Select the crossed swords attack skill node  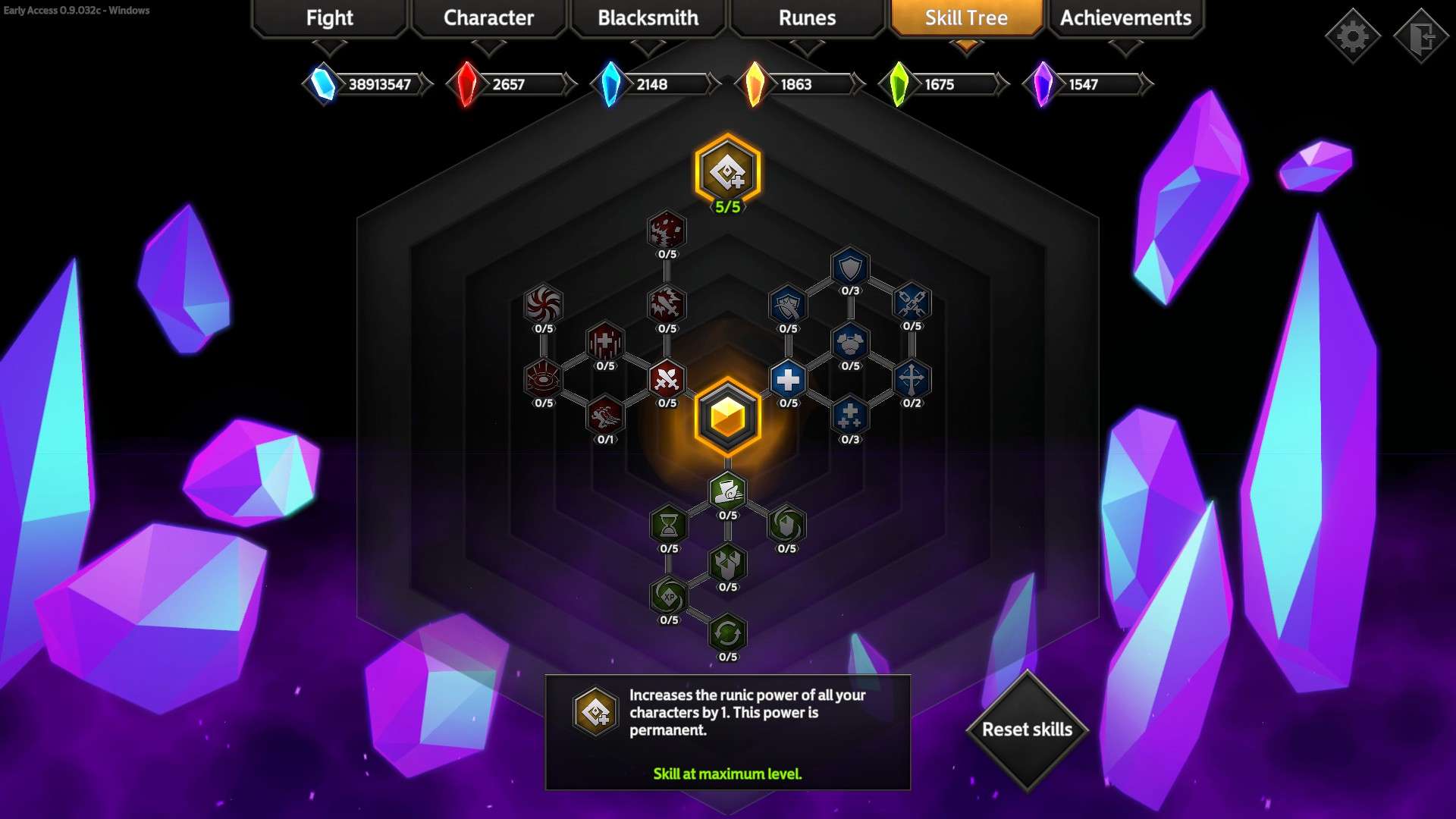point(667,380)
